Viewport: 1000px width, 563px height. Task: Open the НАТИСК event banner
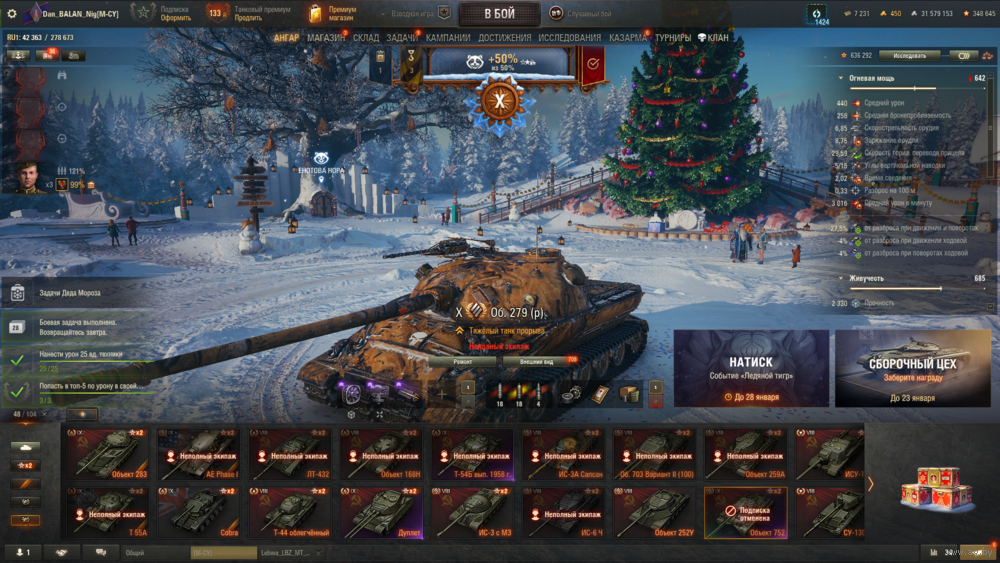(751, 368)
